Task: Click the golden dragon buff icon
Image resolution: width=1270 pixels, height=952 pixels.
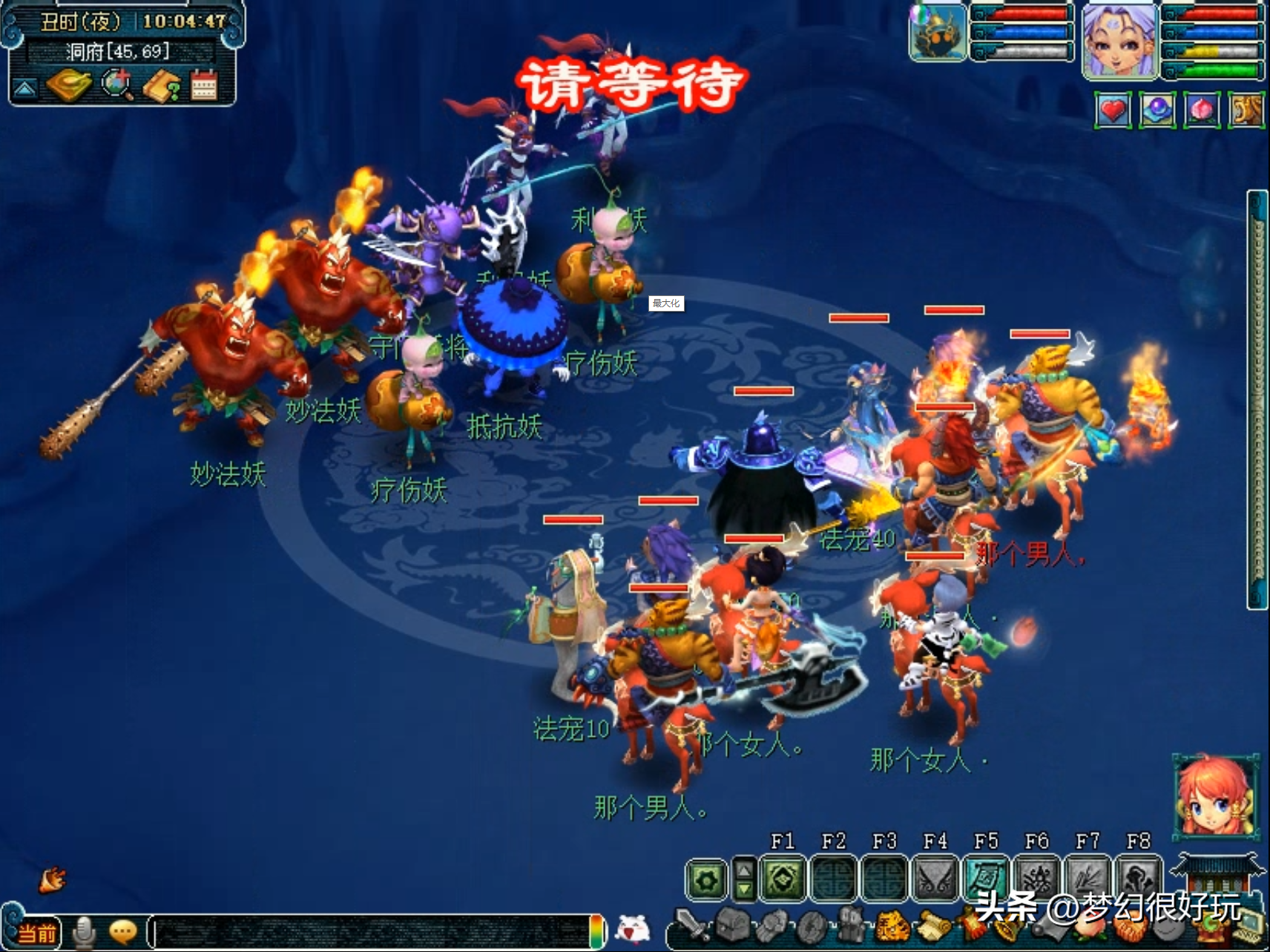Action: [x=1246, y=111]
